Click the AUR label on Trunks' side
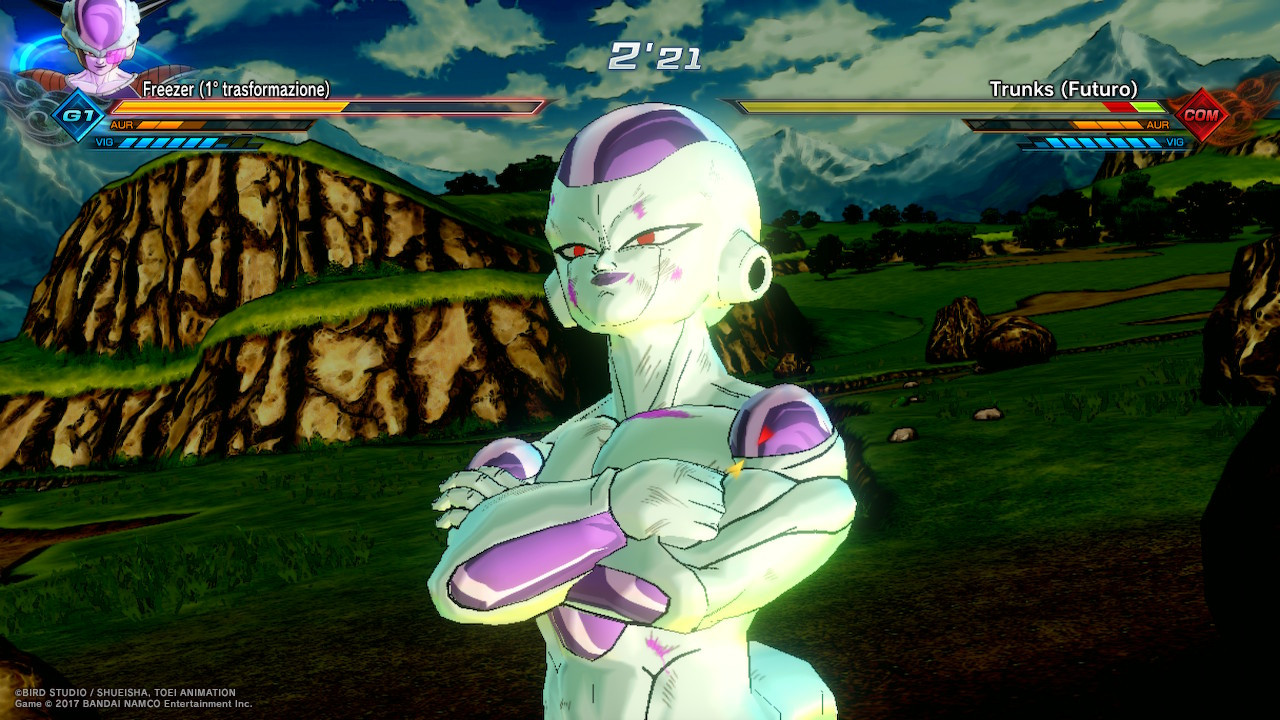Image resolution: width=1280 pixels, height=720 pixels. (1158, 124)
